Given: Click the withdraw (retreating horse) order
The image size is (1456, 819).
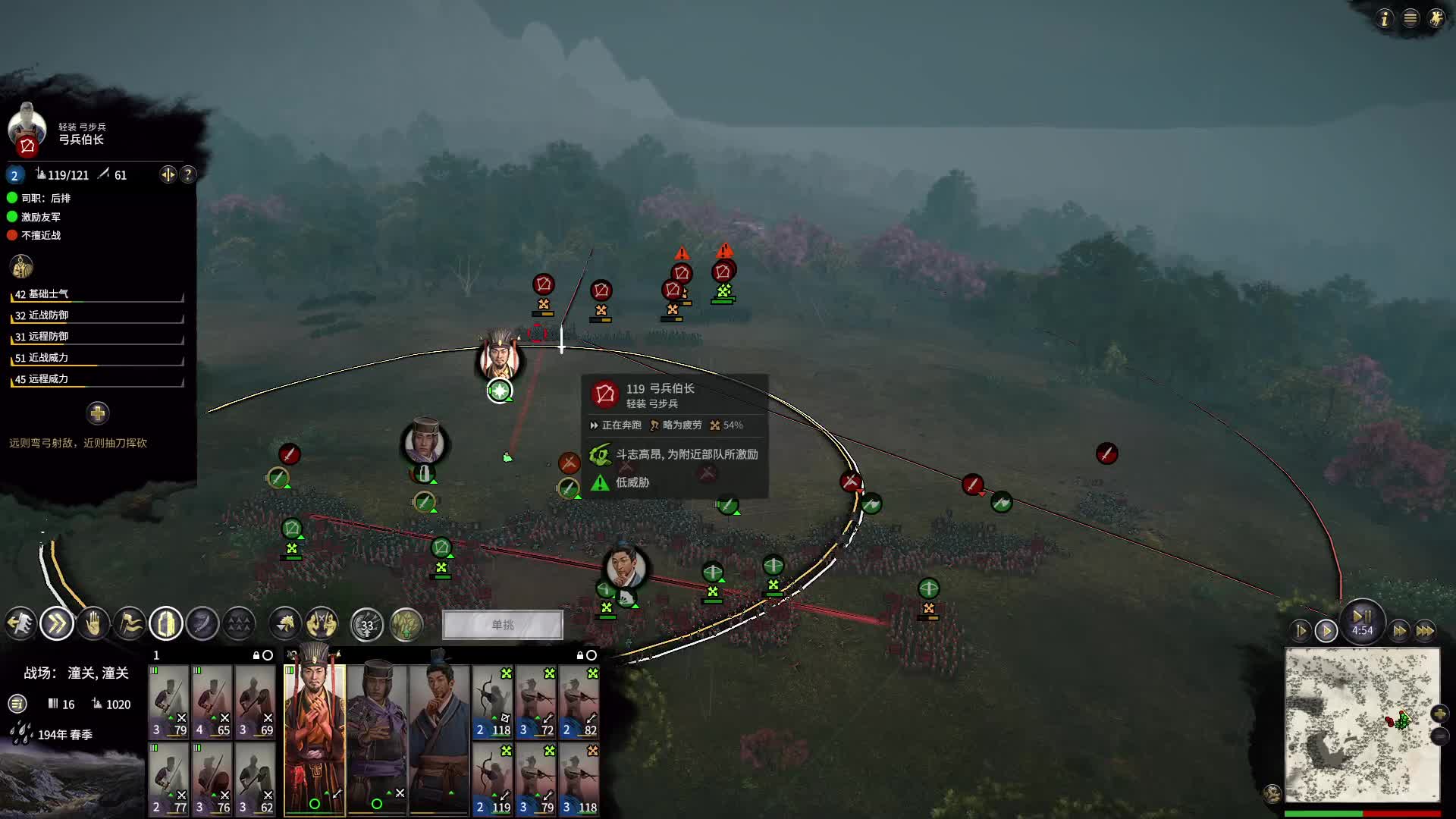Looking at the screenshot, I should 20,624.
